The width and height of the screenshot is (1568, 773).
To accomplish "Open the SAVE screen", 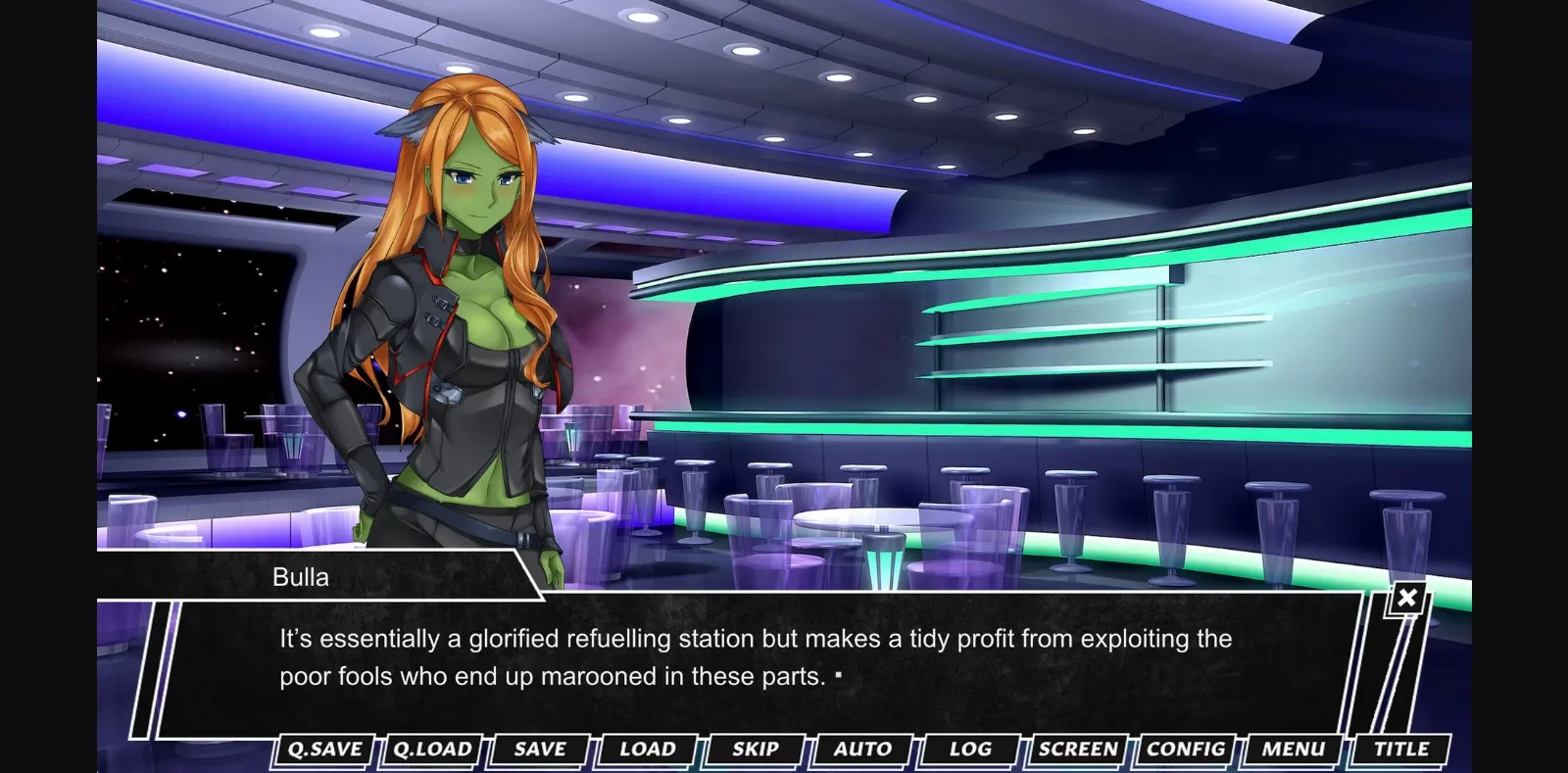I will 537,749.
